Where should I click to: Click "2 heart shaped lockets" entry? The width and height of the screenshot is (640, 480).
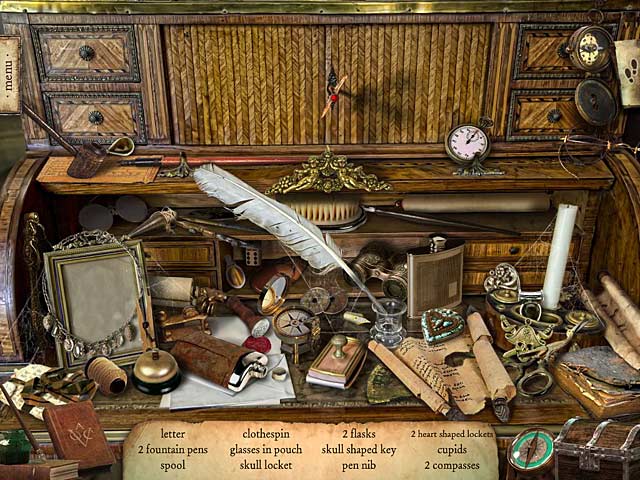pyautogui.click(x=452, y=435)
